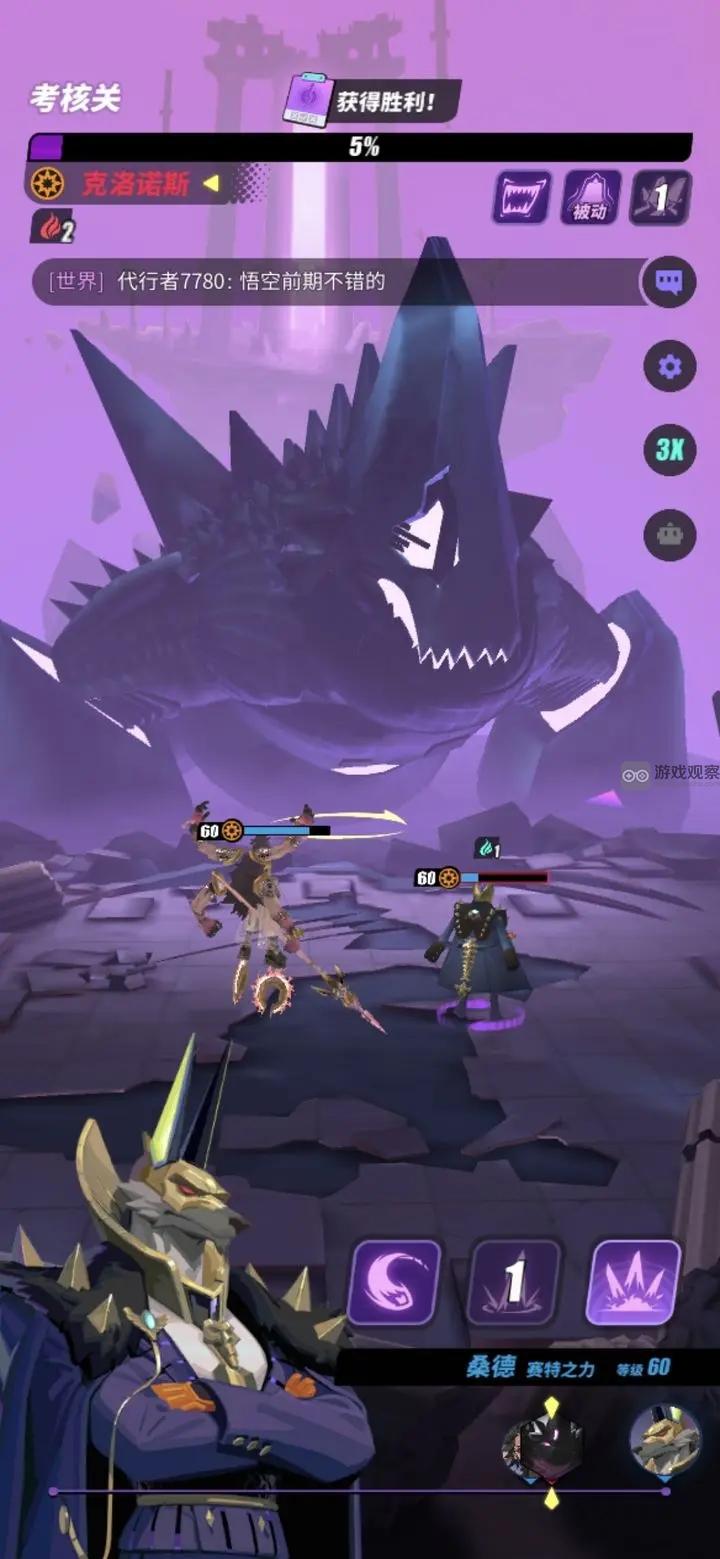Open the world chat message bar
Viewport: 720px width, 1559px height.
pyautogui.click(x=340, y=282)
